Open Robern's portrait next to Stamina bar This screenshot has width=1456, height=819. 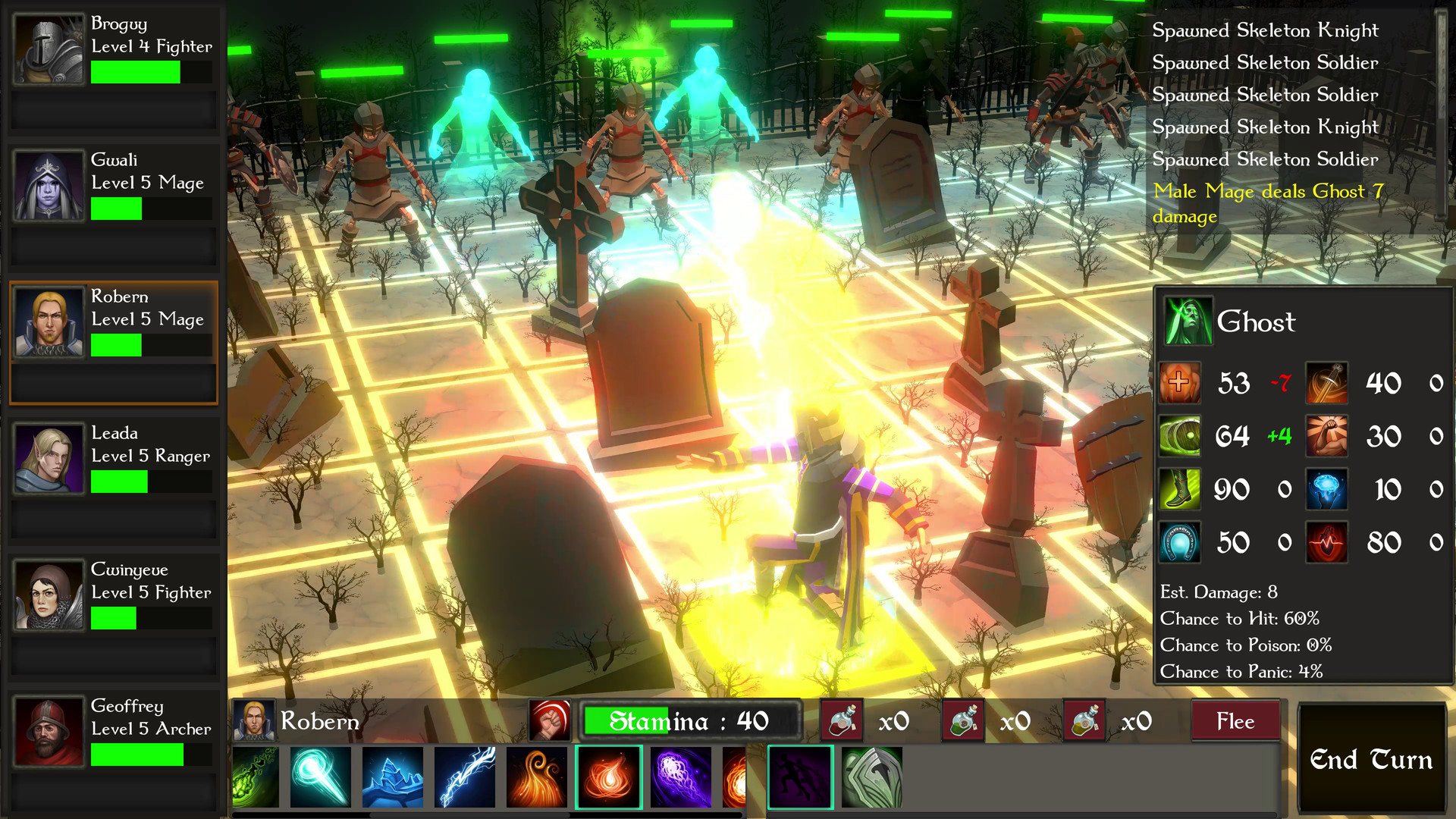coord(255,721)
